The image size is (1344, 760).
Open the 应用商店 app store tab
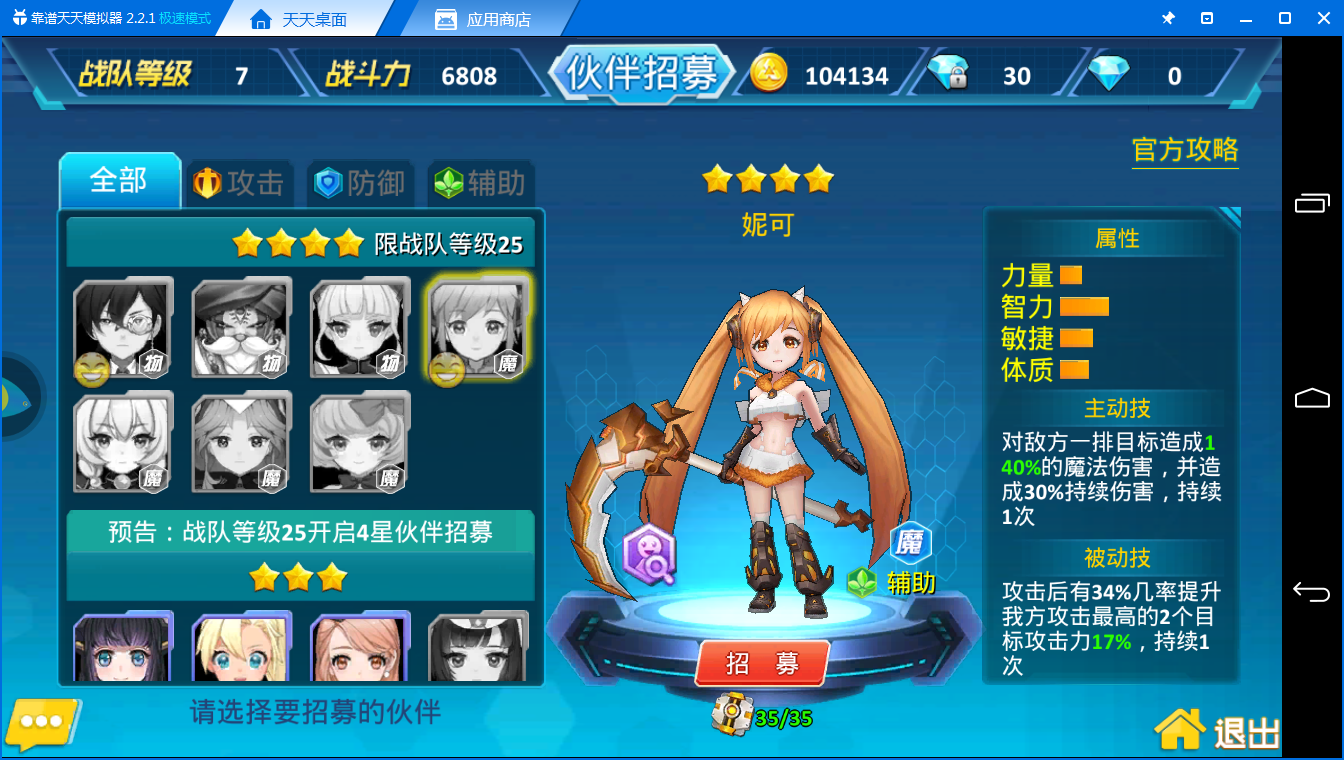tap(486, 17)
